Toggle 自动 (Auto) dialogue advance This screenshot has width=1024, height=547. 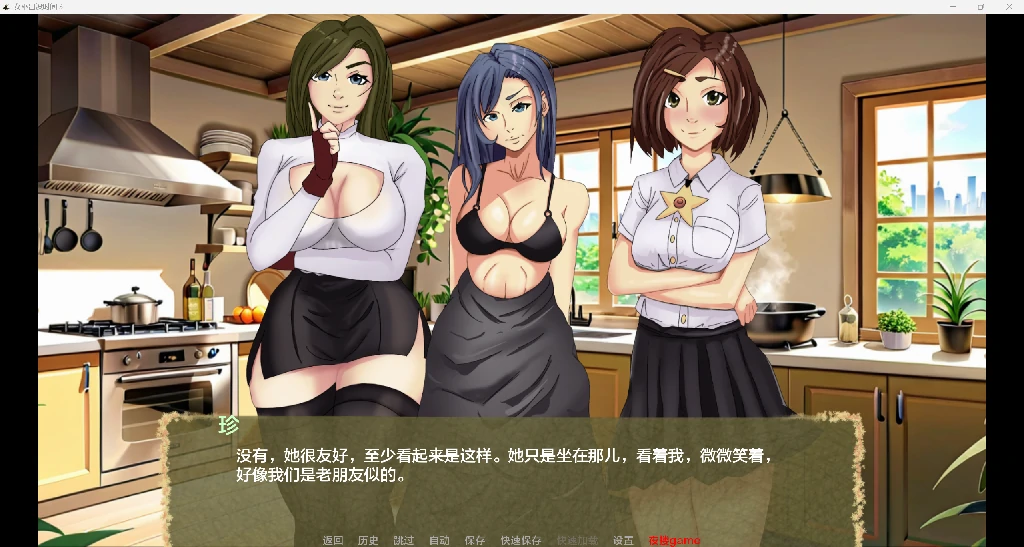439,540
